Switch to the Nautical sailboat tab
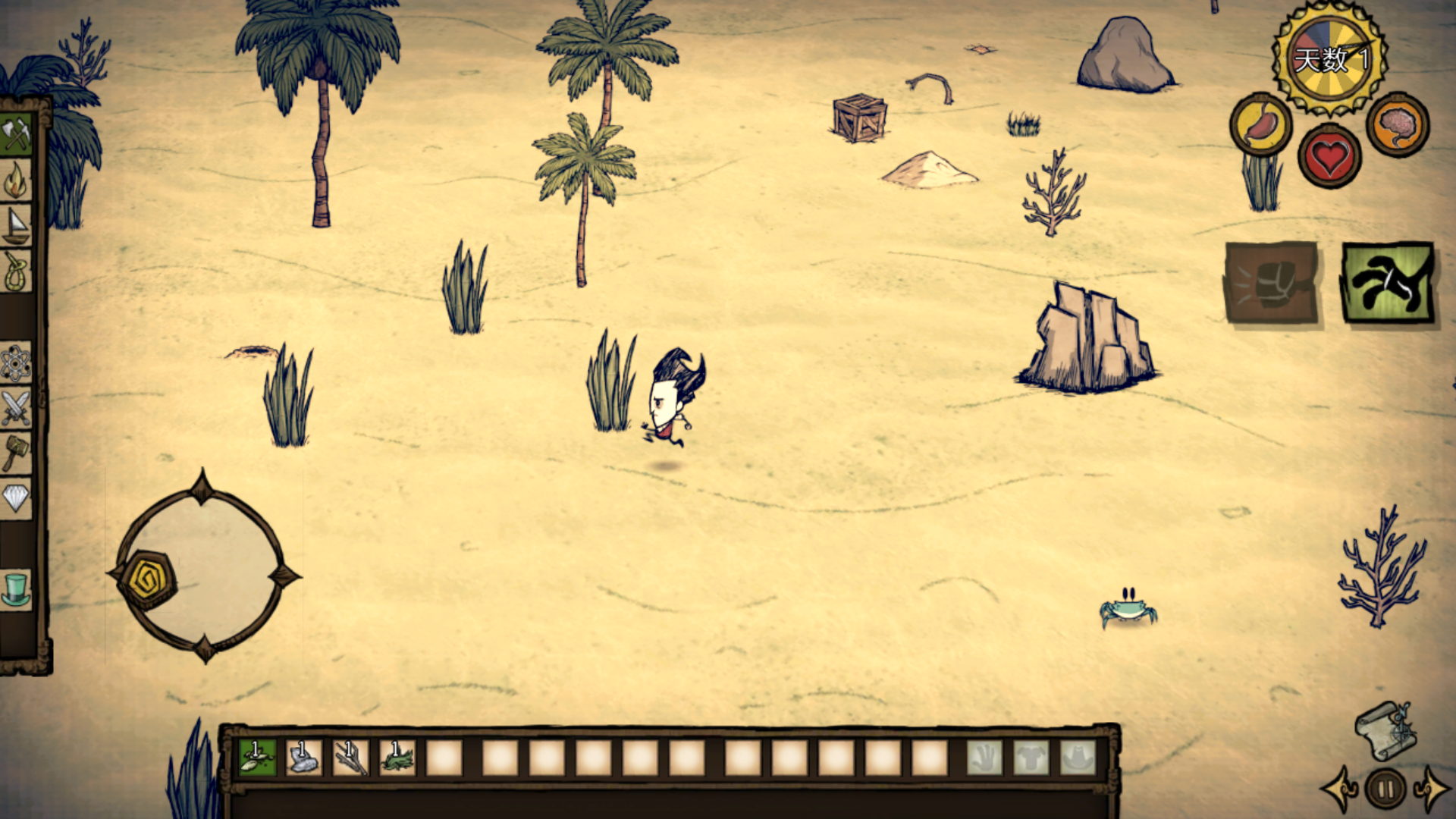The image size is (1456, 819). 15,226
